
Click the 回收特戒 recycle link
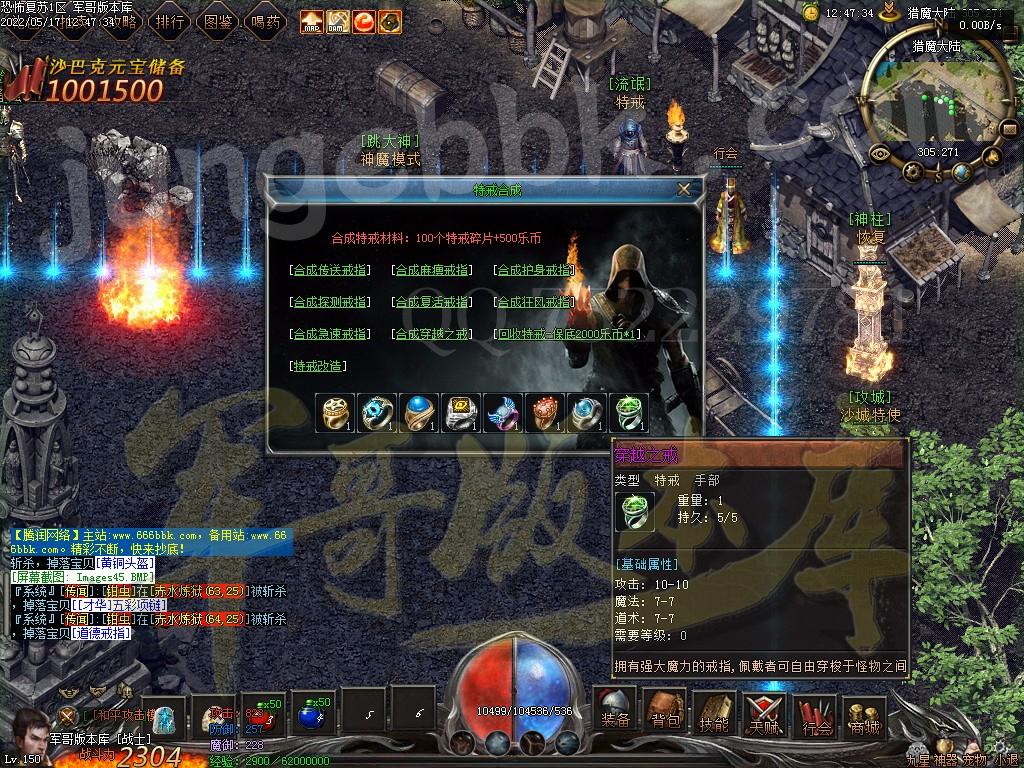(x=568, y=334)
